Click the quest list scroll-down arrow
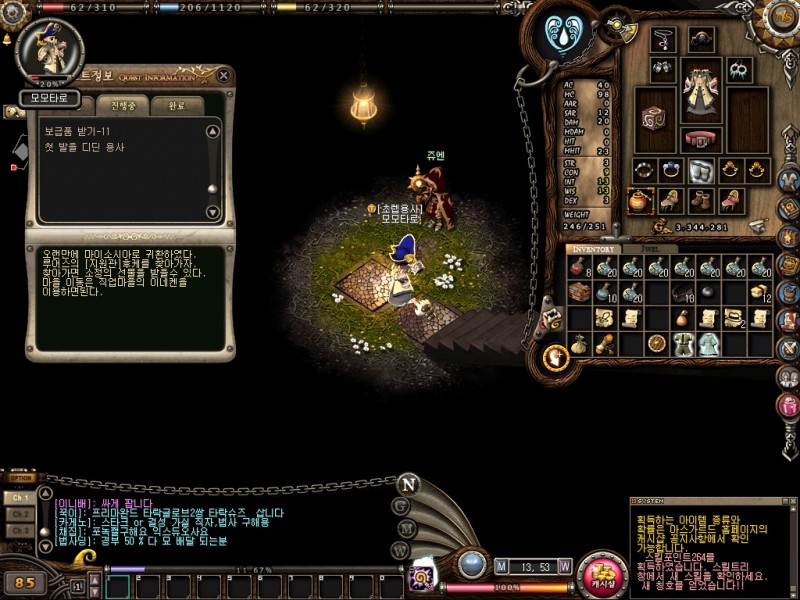The image size is (800, 600). click(x=212, y=212)
